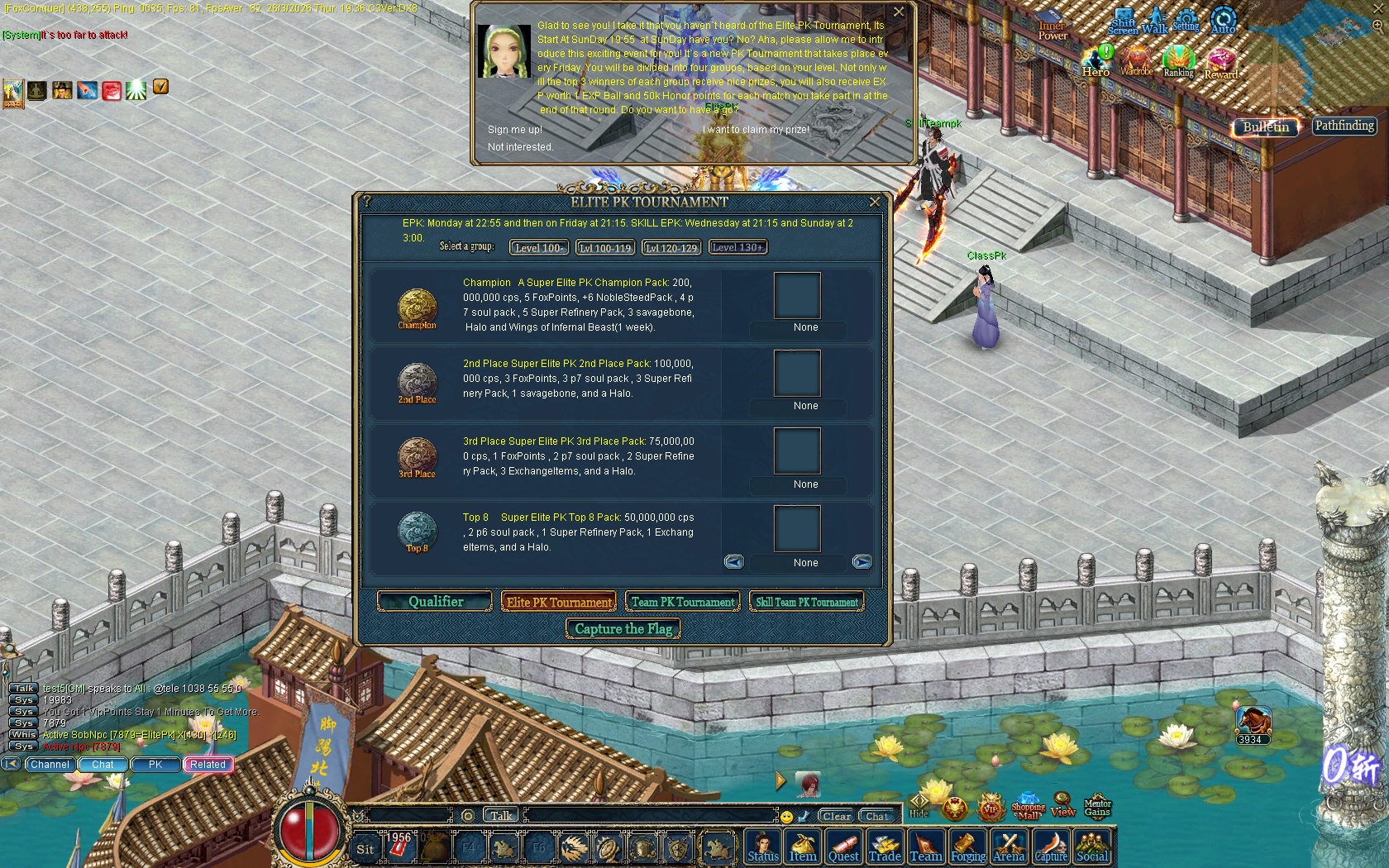Open the Capture the Flag page
The width and height of the screenshot is (1389, 868).
623,629
